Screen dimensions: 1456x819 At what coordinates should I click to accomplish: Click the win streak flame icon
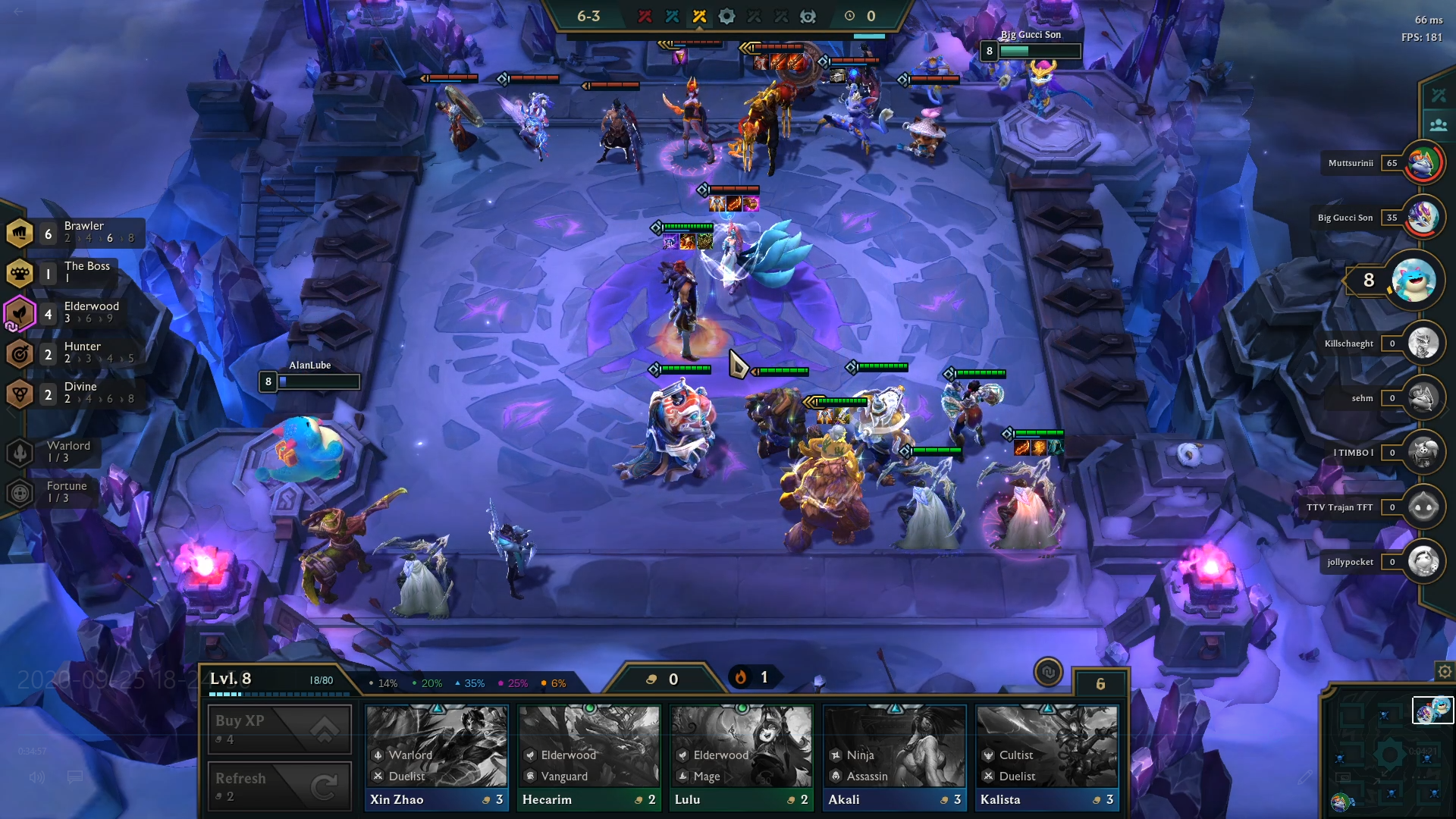741,678
